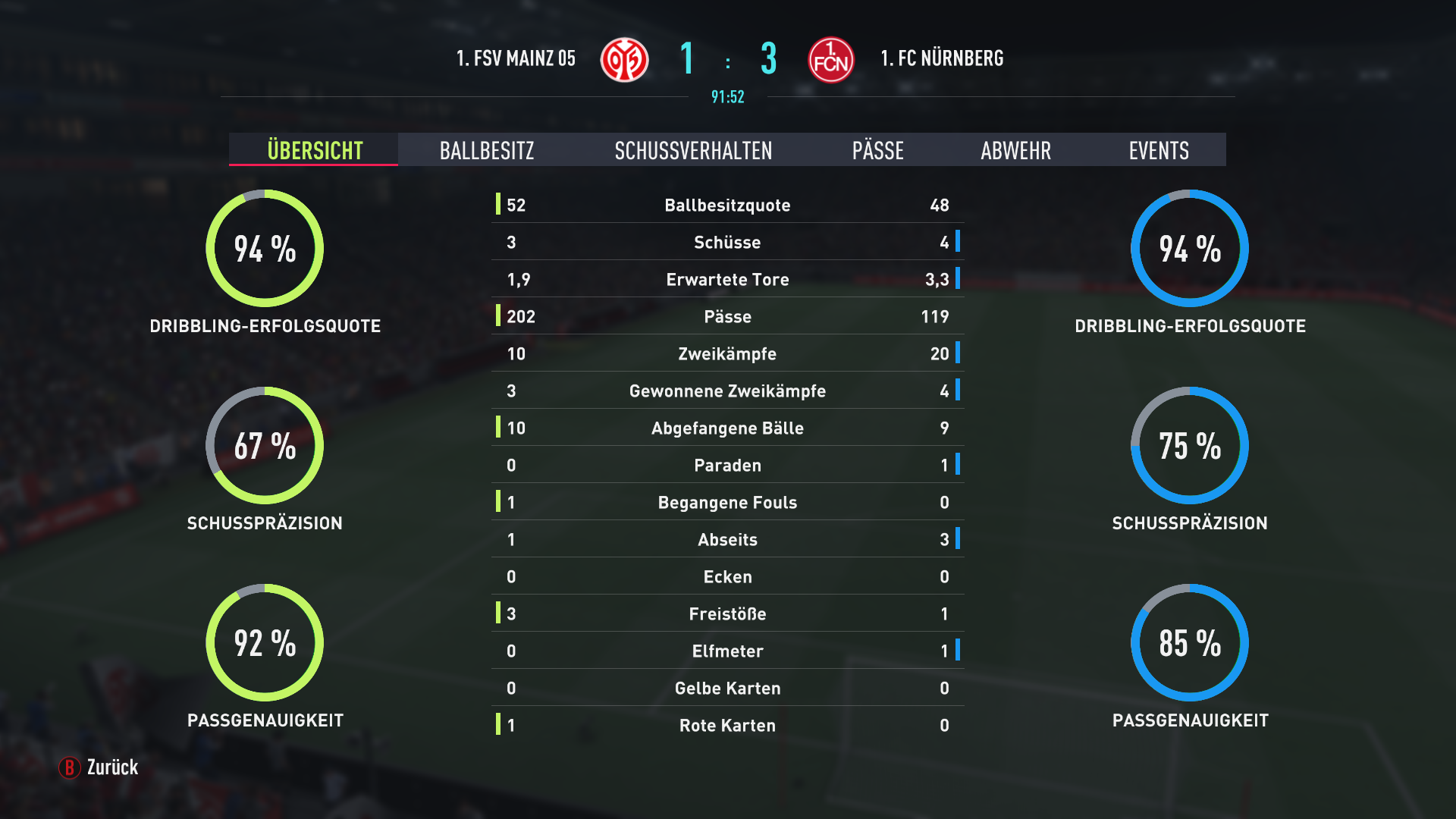The width and height of the screenshot is (1456, 819).
Task: Switch to the Ballbesitz tab
Action: tap(487, 150)
